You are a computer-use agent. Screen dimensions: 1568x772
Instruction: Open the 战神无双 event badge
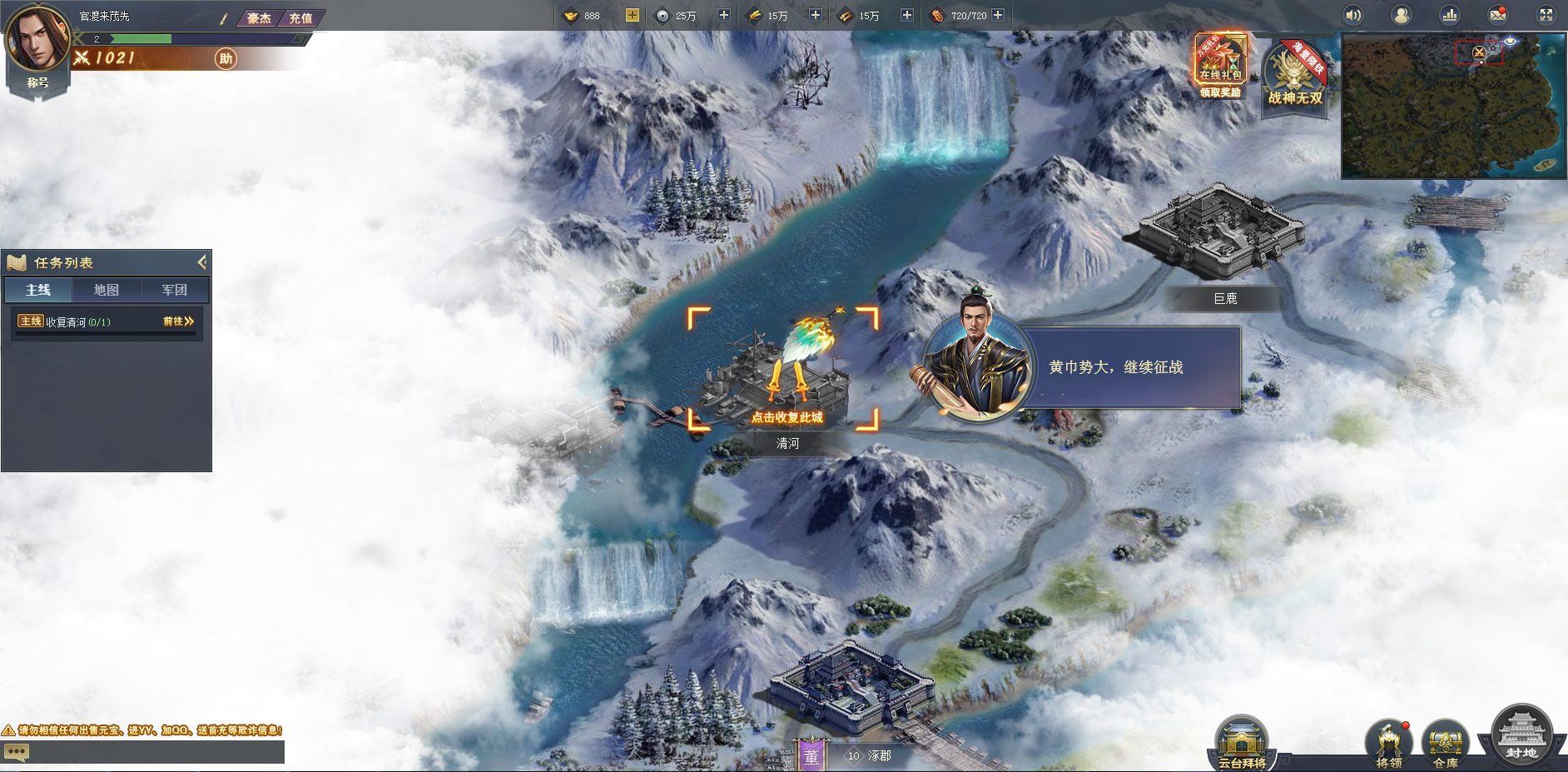click(x=1294, y=75)
